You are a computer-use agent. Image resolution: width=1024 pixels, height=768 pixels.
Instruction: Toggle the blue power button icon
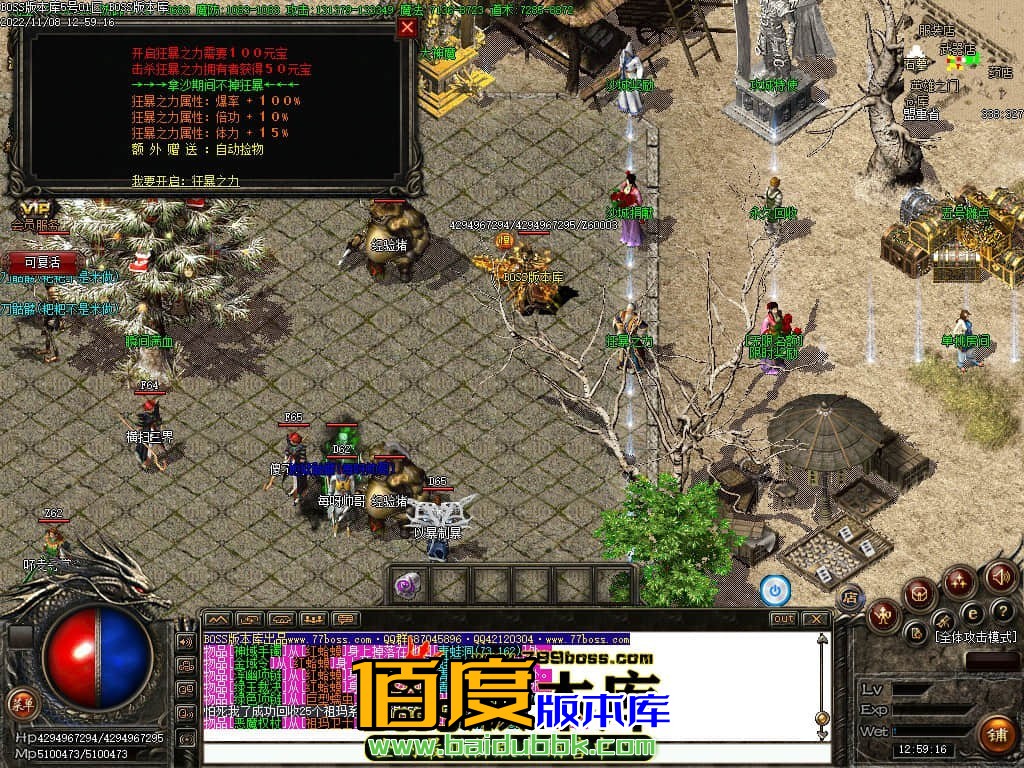coord(775,590)
